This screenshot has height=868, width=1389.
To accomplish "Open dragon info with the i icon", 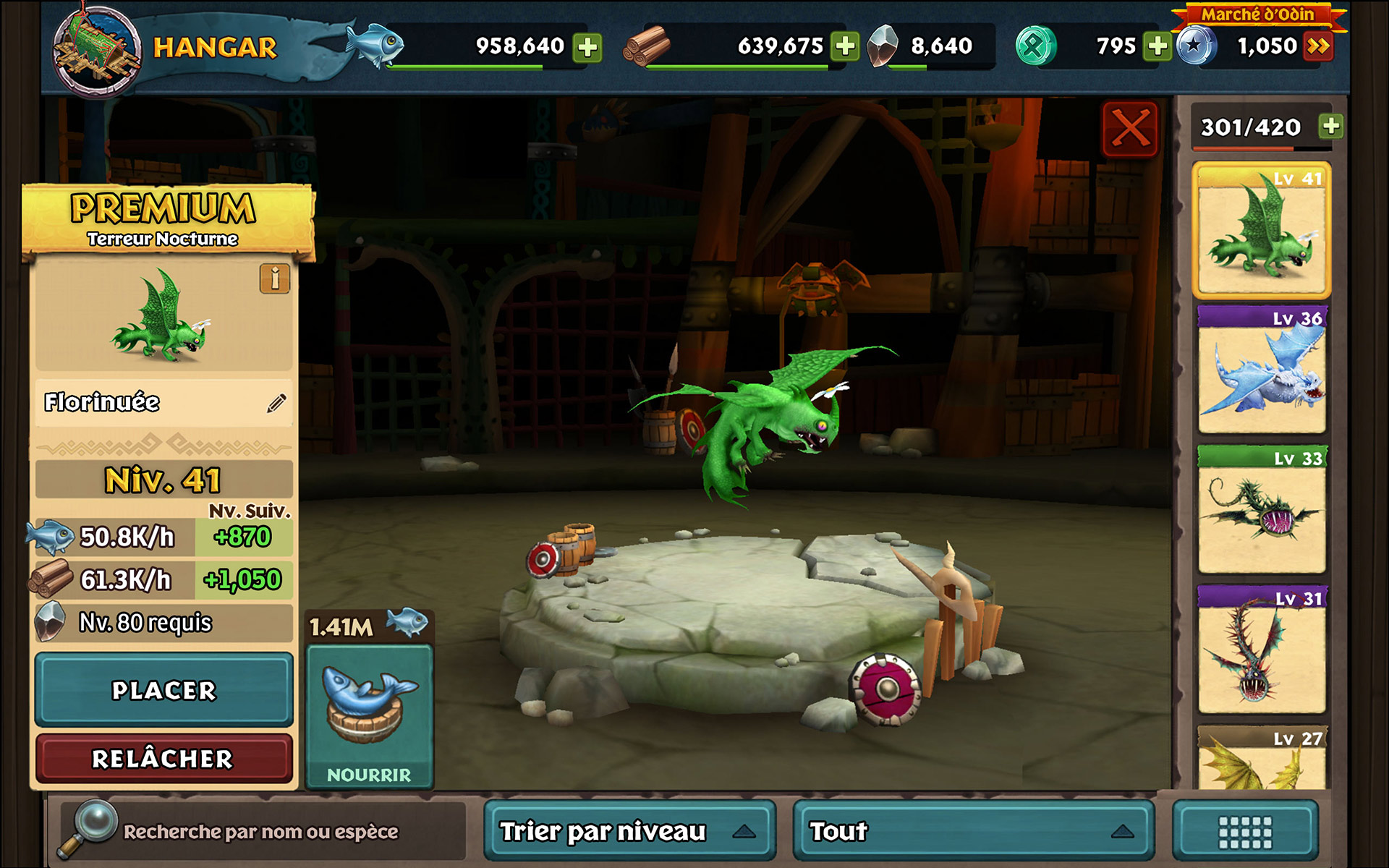I will point(275,278).
